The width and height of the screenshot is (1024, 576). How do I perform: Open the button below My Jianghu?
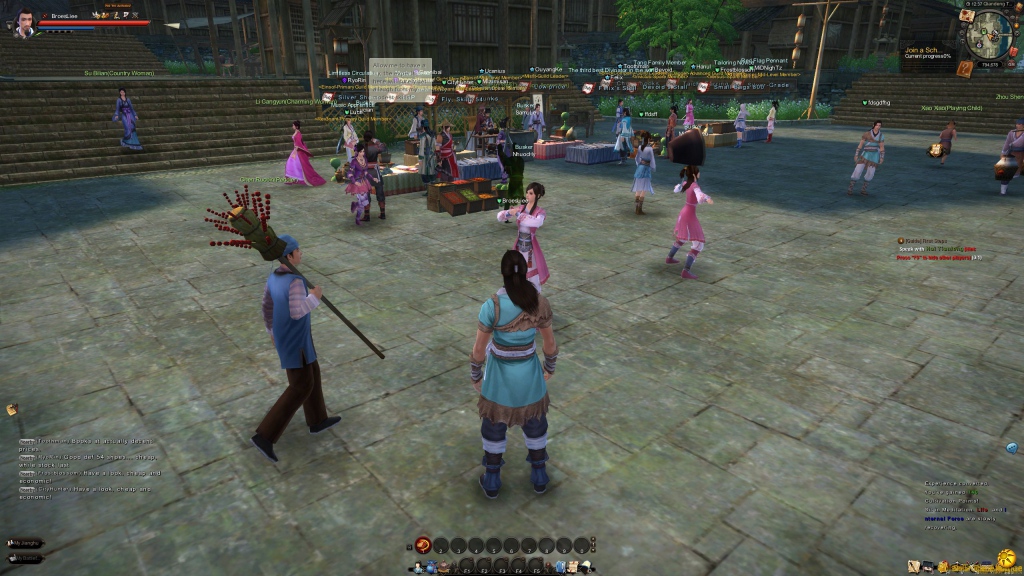[x=25, y=558]
